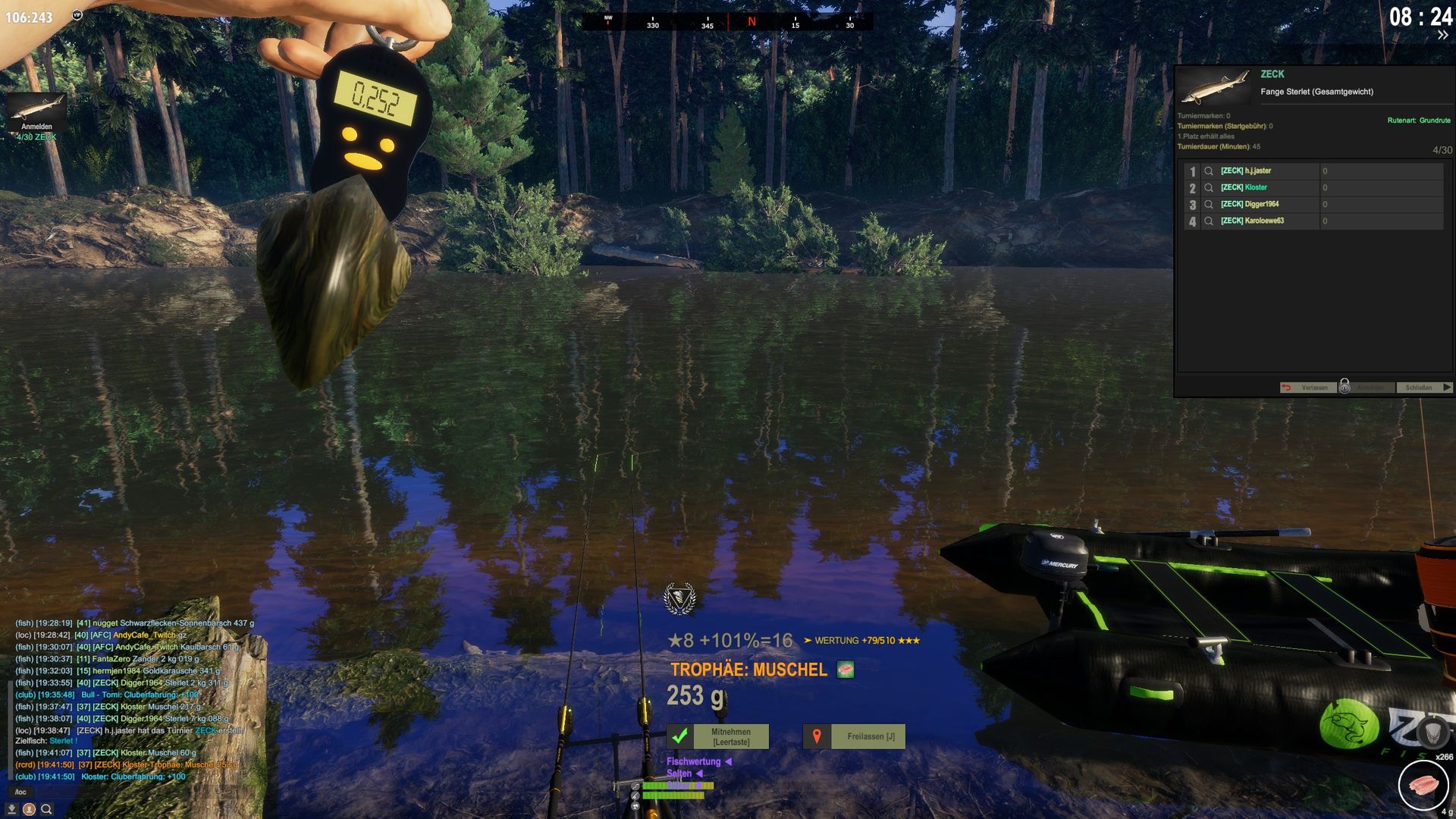Inspect player h.j.jaster's magnifier icon
This screenshot has width=1456, height=819.
tap(1209, 171)
